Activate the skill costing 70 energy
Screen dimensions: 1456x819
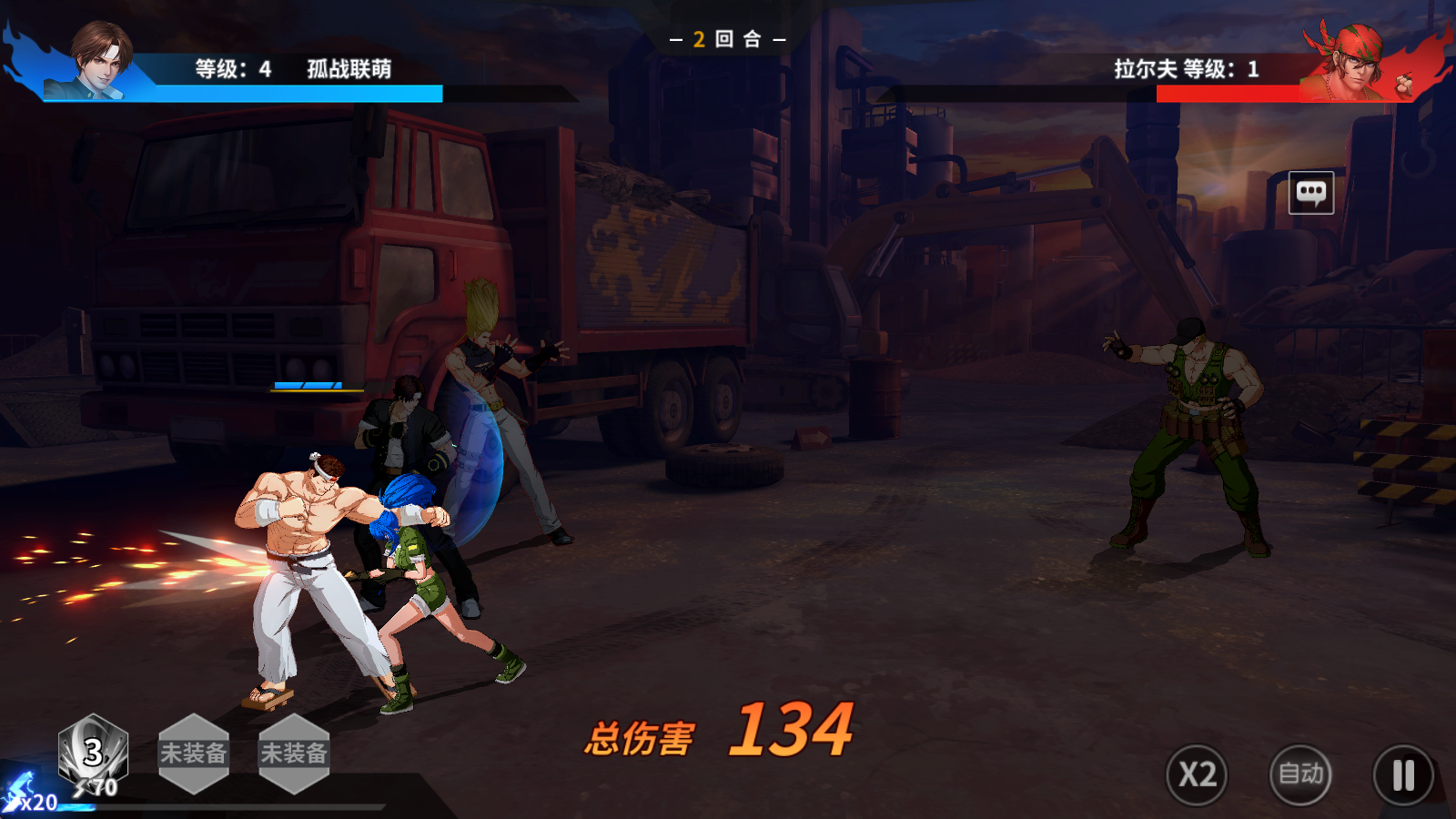pyautogui.click(x=93, y=753)
